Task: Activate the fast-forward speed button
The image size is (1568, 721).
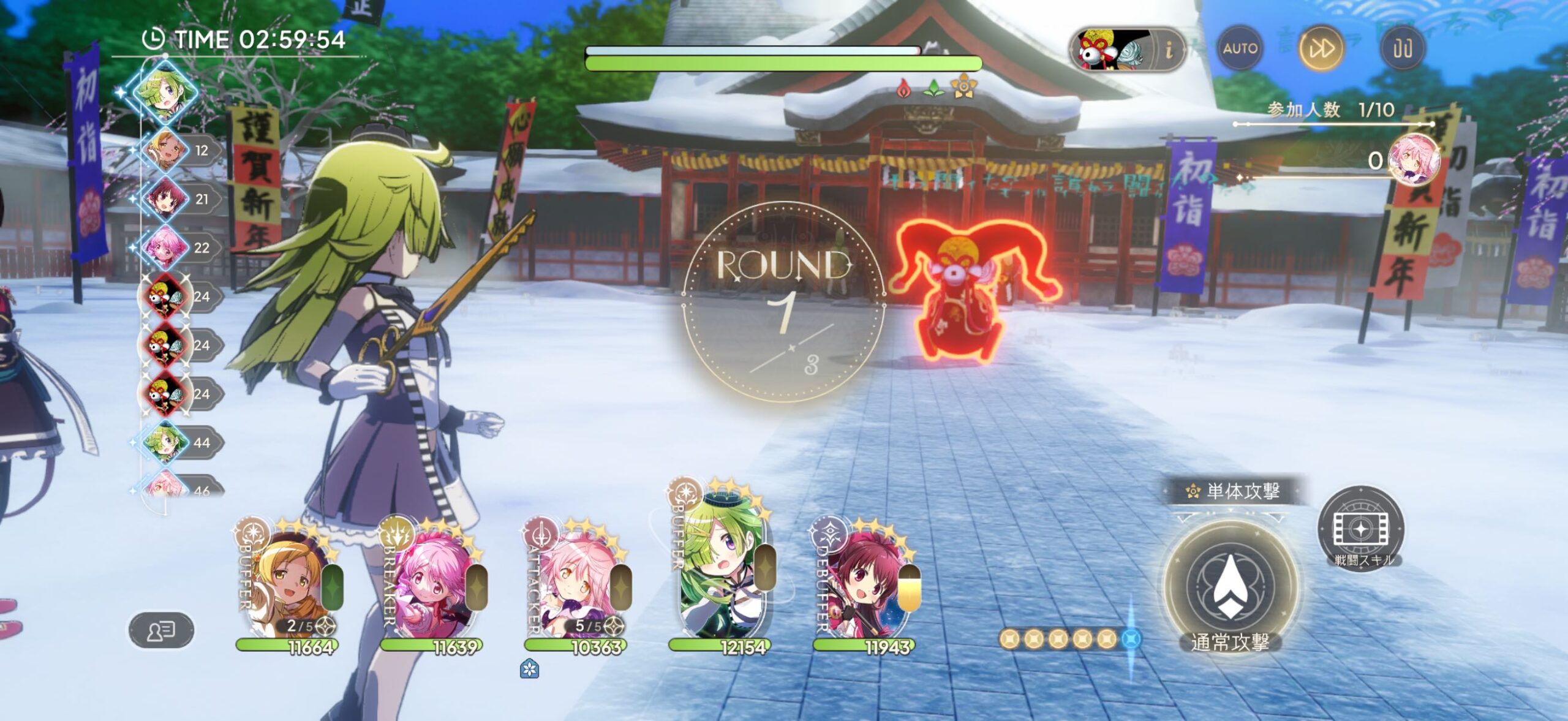Action: pyautogui.click(x=1321, y=48)
